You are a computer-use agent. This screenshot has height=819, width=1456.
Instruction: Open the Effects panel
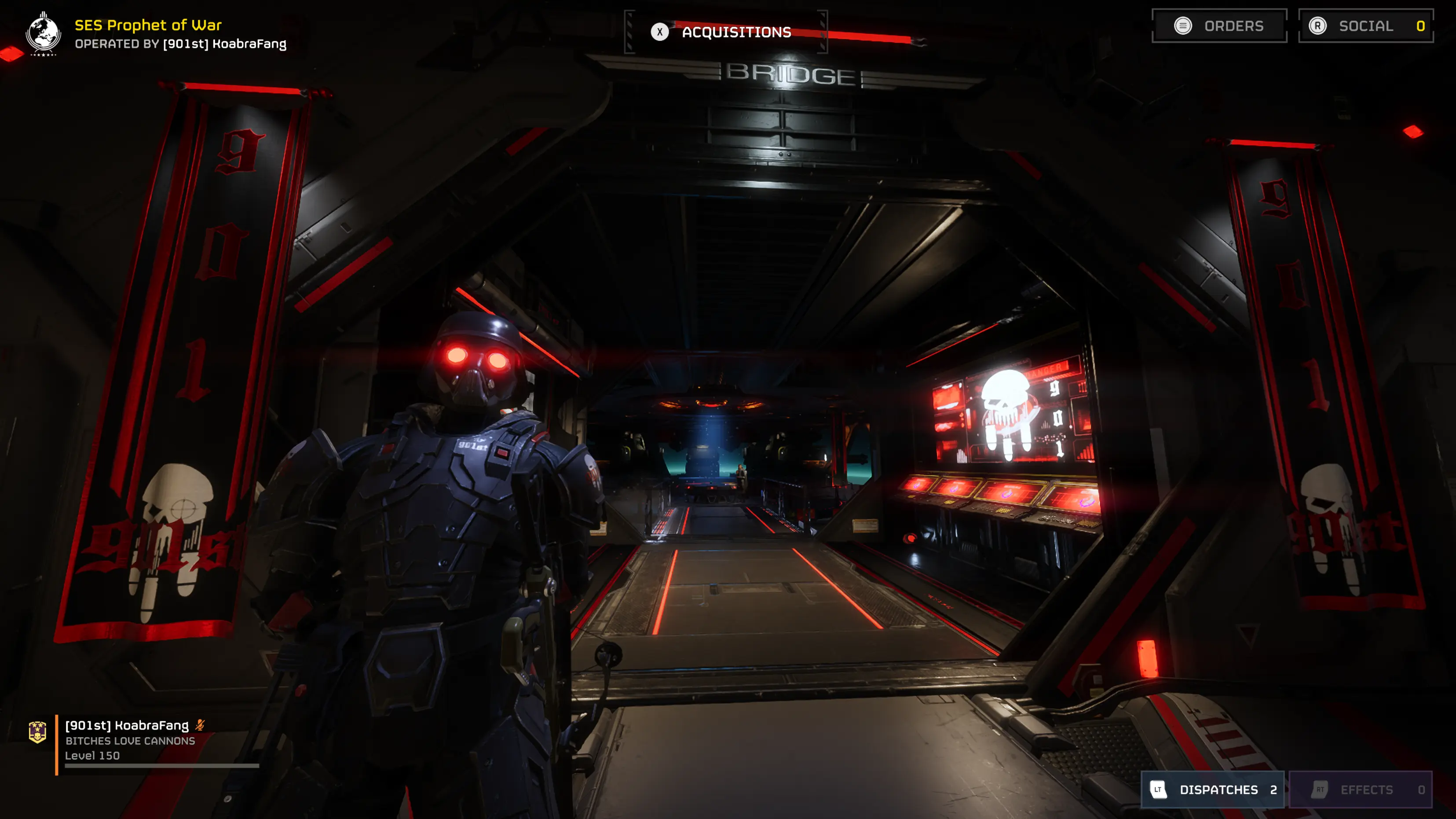(x=1361, y=789)
